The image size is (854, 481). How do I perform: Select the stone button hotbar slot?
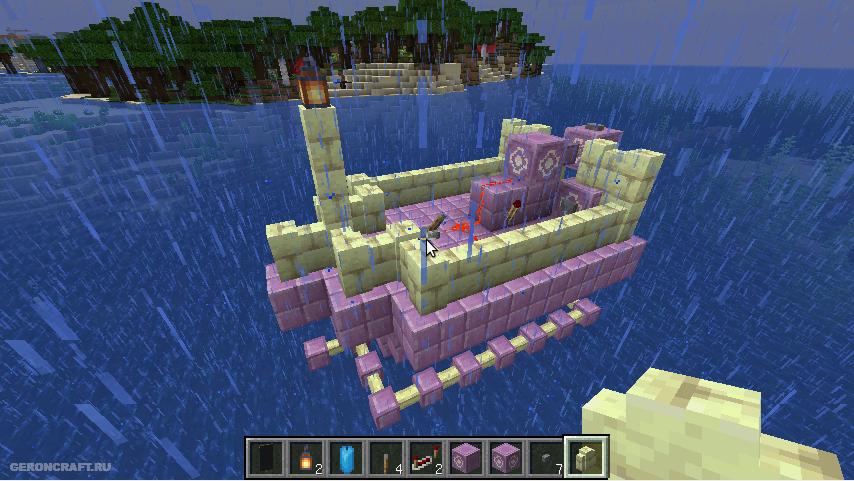(545, 458)
